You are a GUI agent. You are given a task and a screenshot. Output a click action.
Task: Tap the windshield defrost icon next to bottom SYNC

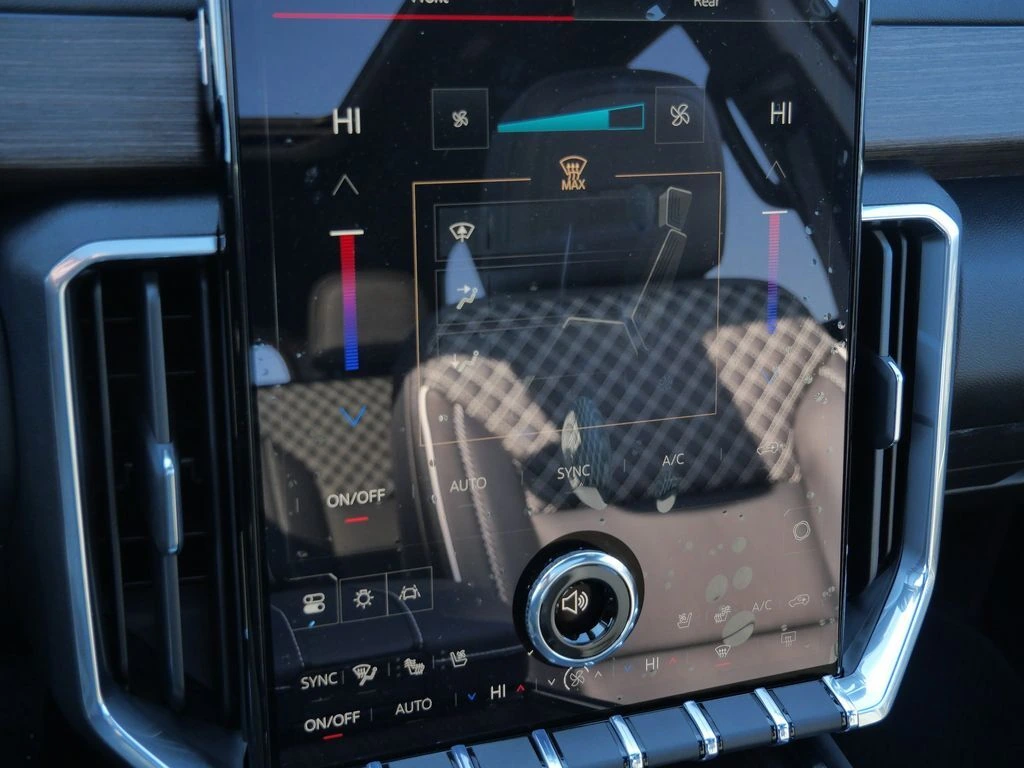point(363,677)
